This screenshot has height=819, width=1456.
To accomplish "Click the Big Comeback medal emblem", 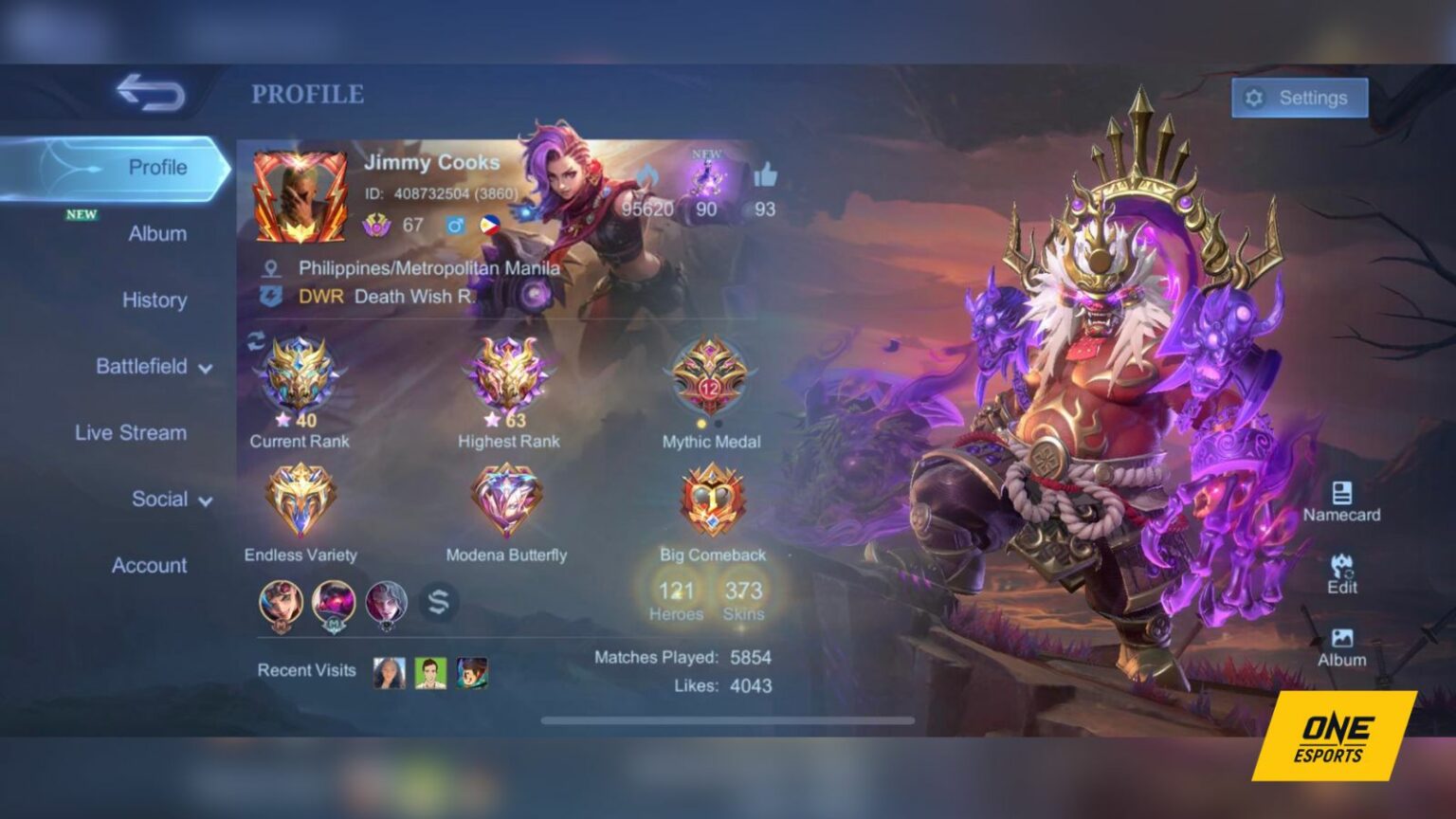I will click(713, 500).
